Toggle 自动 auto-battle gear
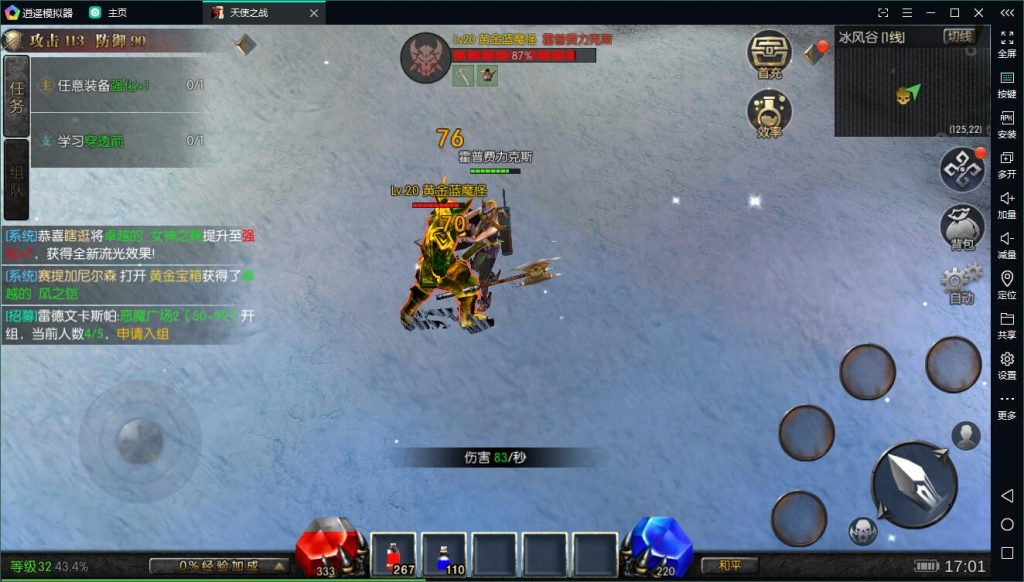The image size is (1024, 582). pyautogui.click(x=961, y=283)
